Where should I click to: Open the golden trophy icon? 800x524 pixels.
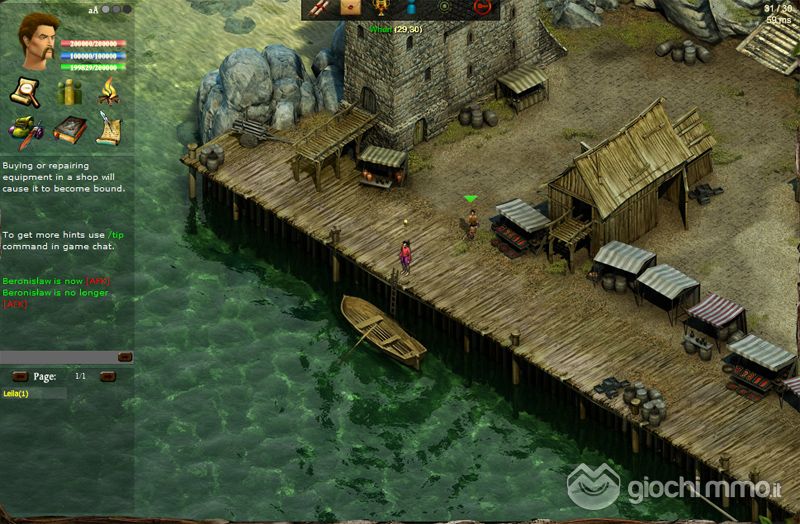point(380,8)
